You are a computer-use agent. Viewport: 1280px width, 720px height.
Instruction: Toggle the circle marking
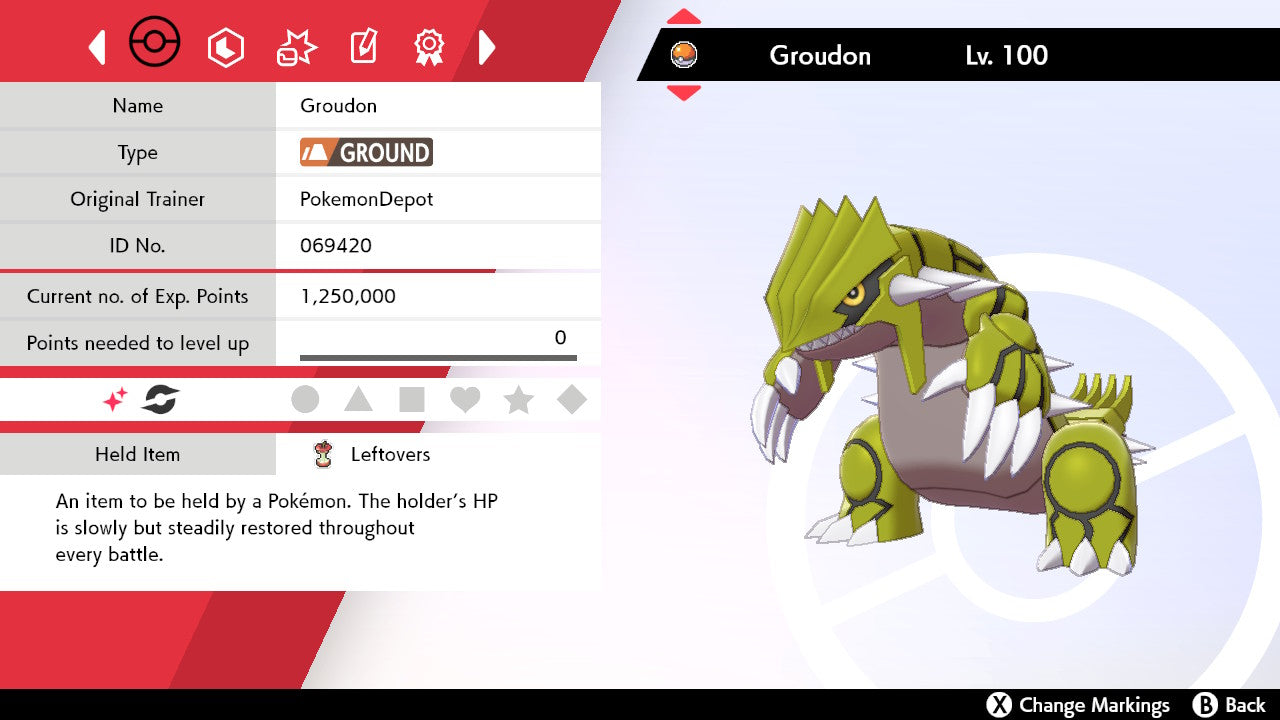coord(305,400)
